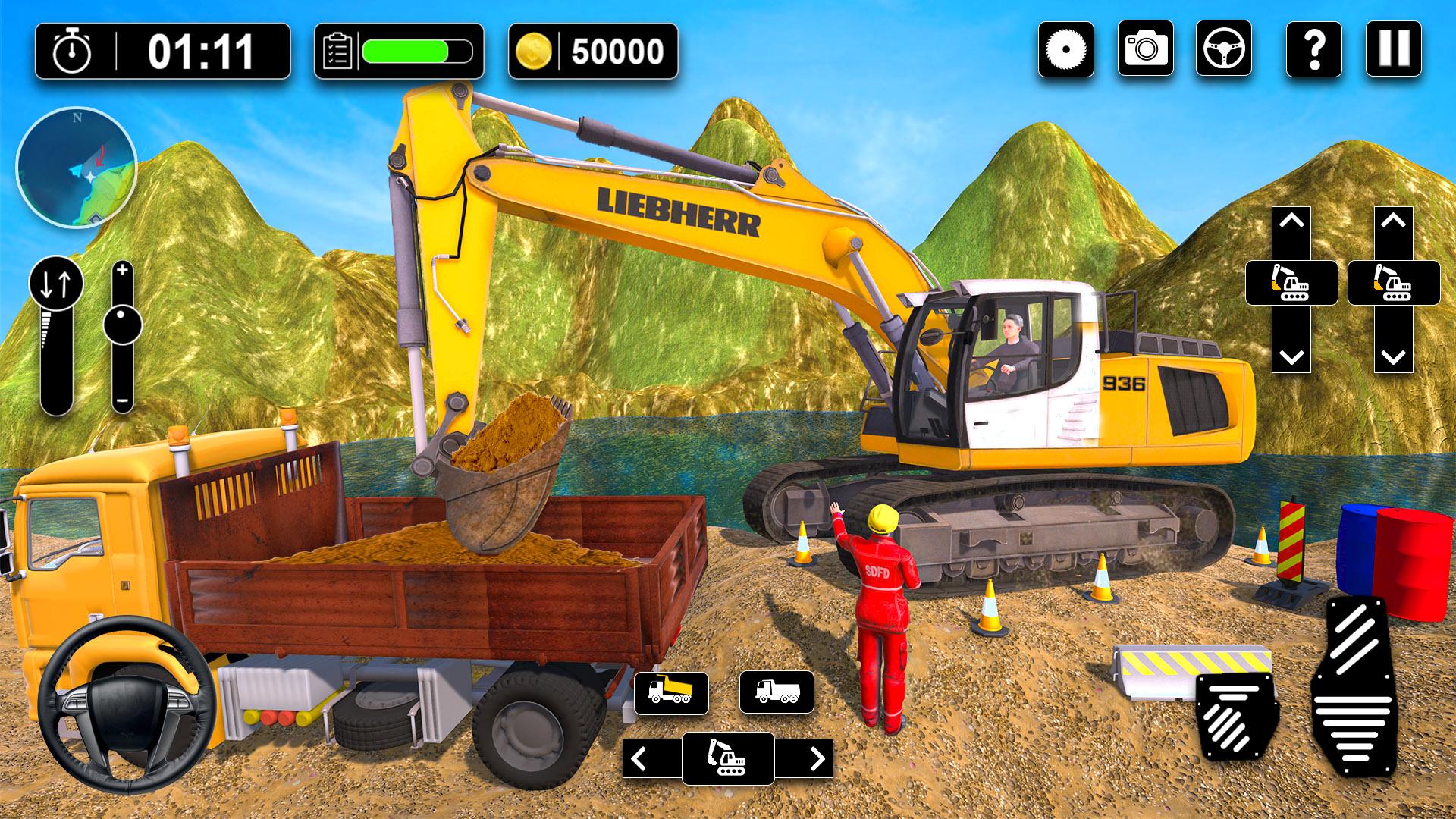The width and height of the screenshot is (1456, 819).
Task: Select the yellow dump truck button
Action: pyautogui.click(x=671, y=692)
